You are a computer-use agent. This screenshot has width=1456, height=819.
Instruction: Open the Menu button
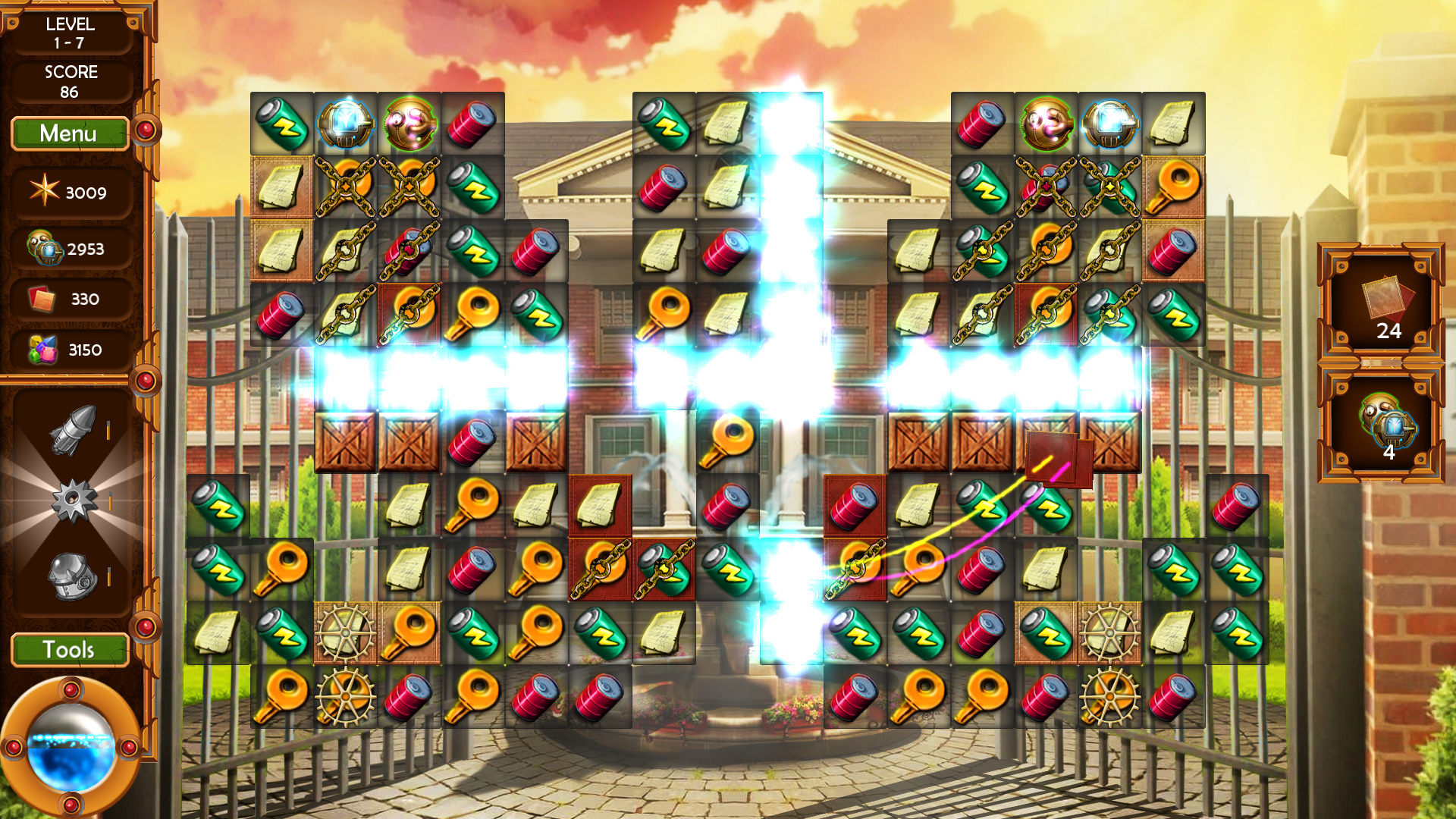click(x=69, y=133)
